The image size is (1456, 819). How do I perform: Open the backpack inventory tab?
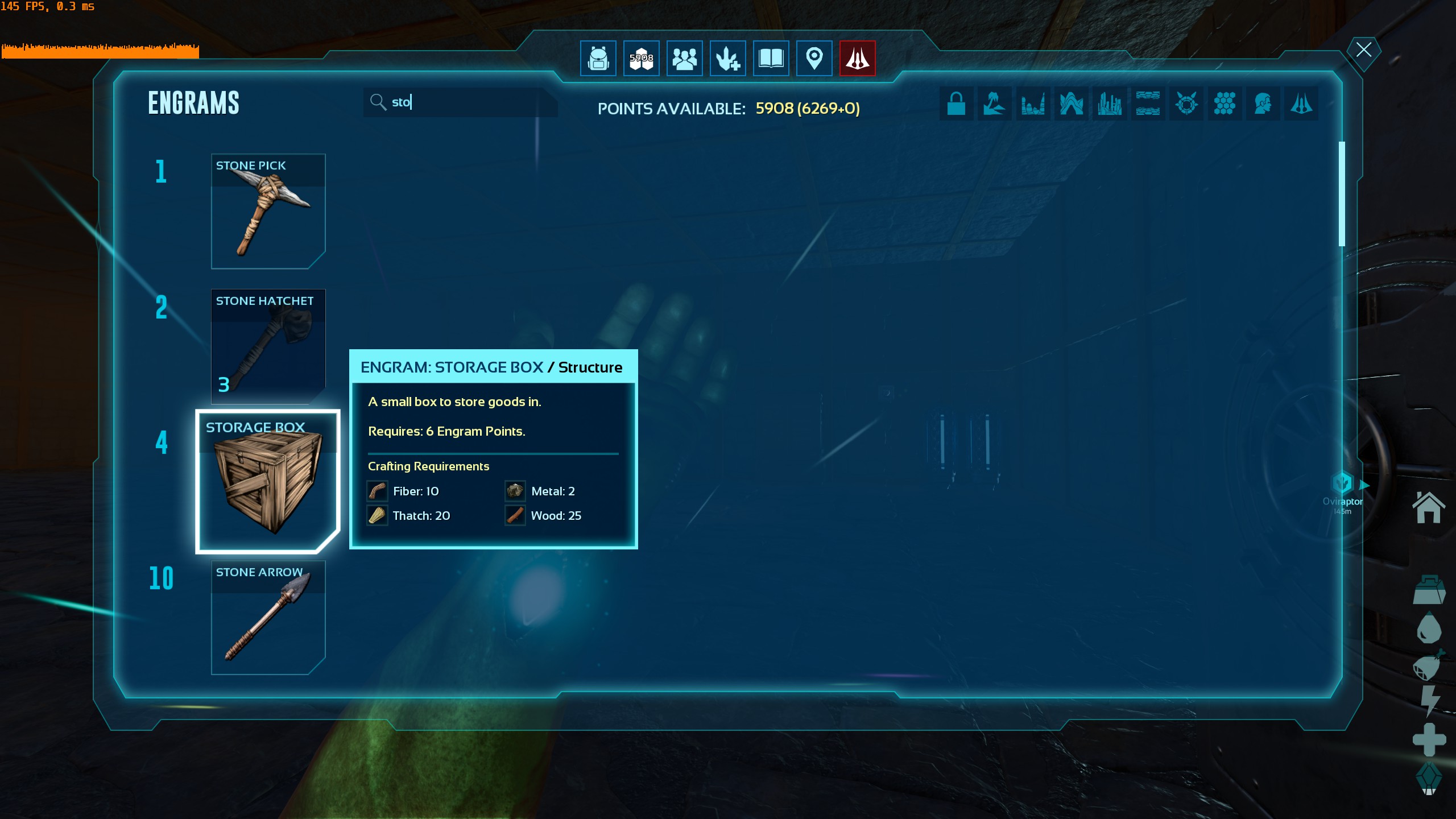[598, 59]
